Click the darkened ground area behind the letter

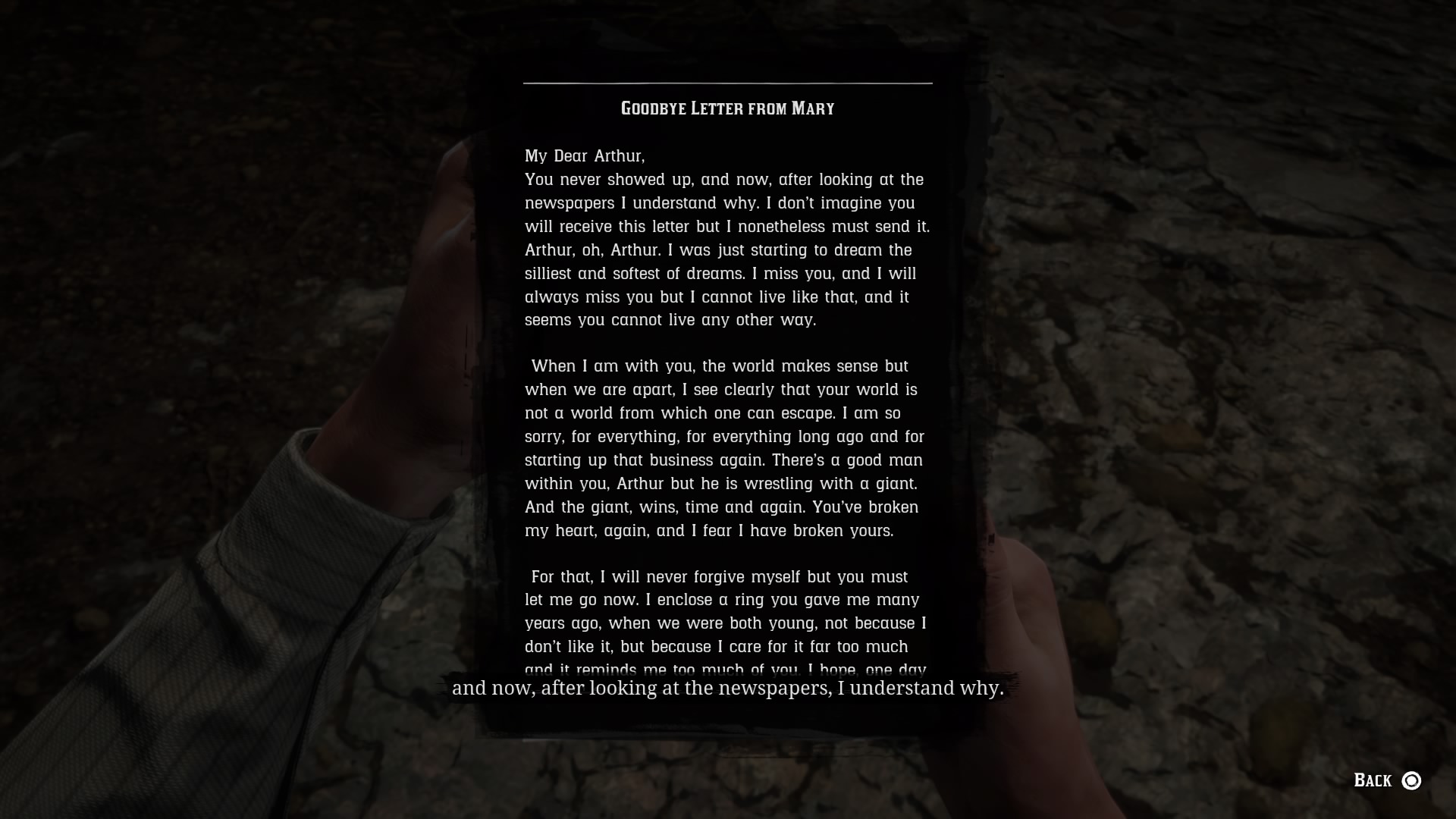[x=1251, y=227]
